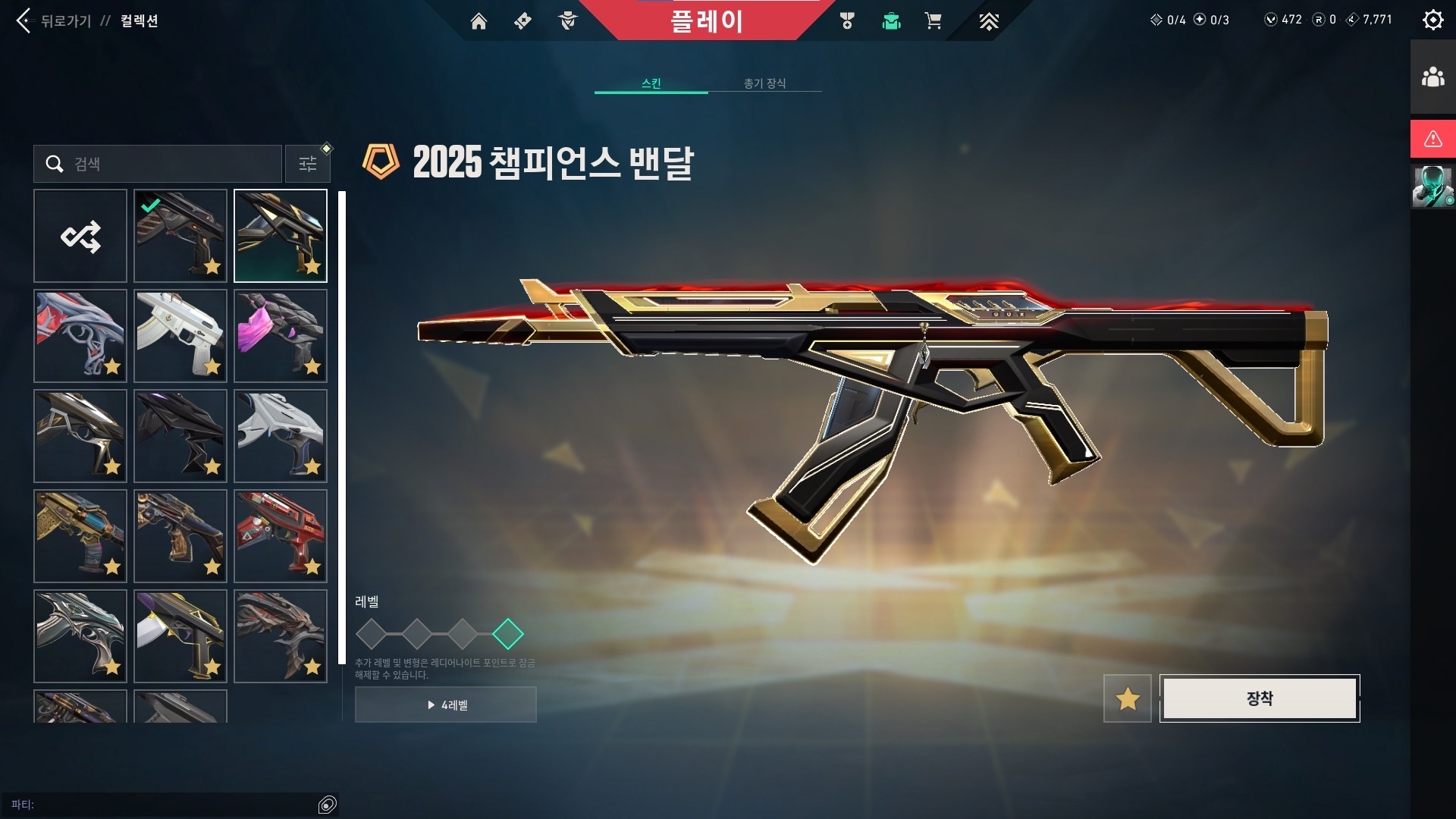The width and height of the screenshot is (1456, 819).
Task: Open the home icon in top navigation
Action: pos(479,21)
